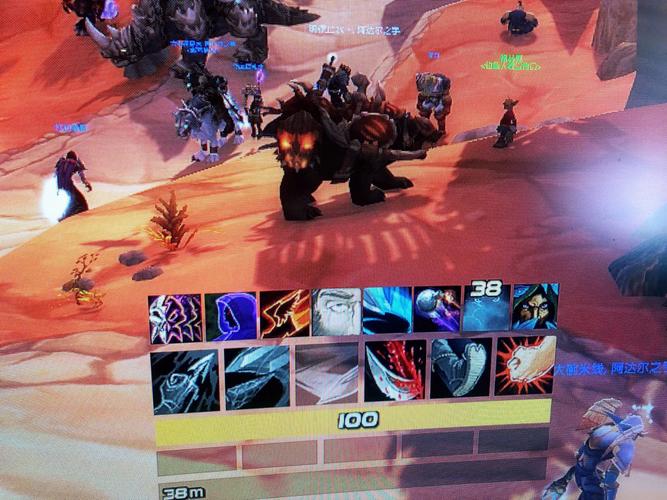Activate the masked hooded rogue ability
This screenshot has width=667, height=500.
(x=535, y=306)
